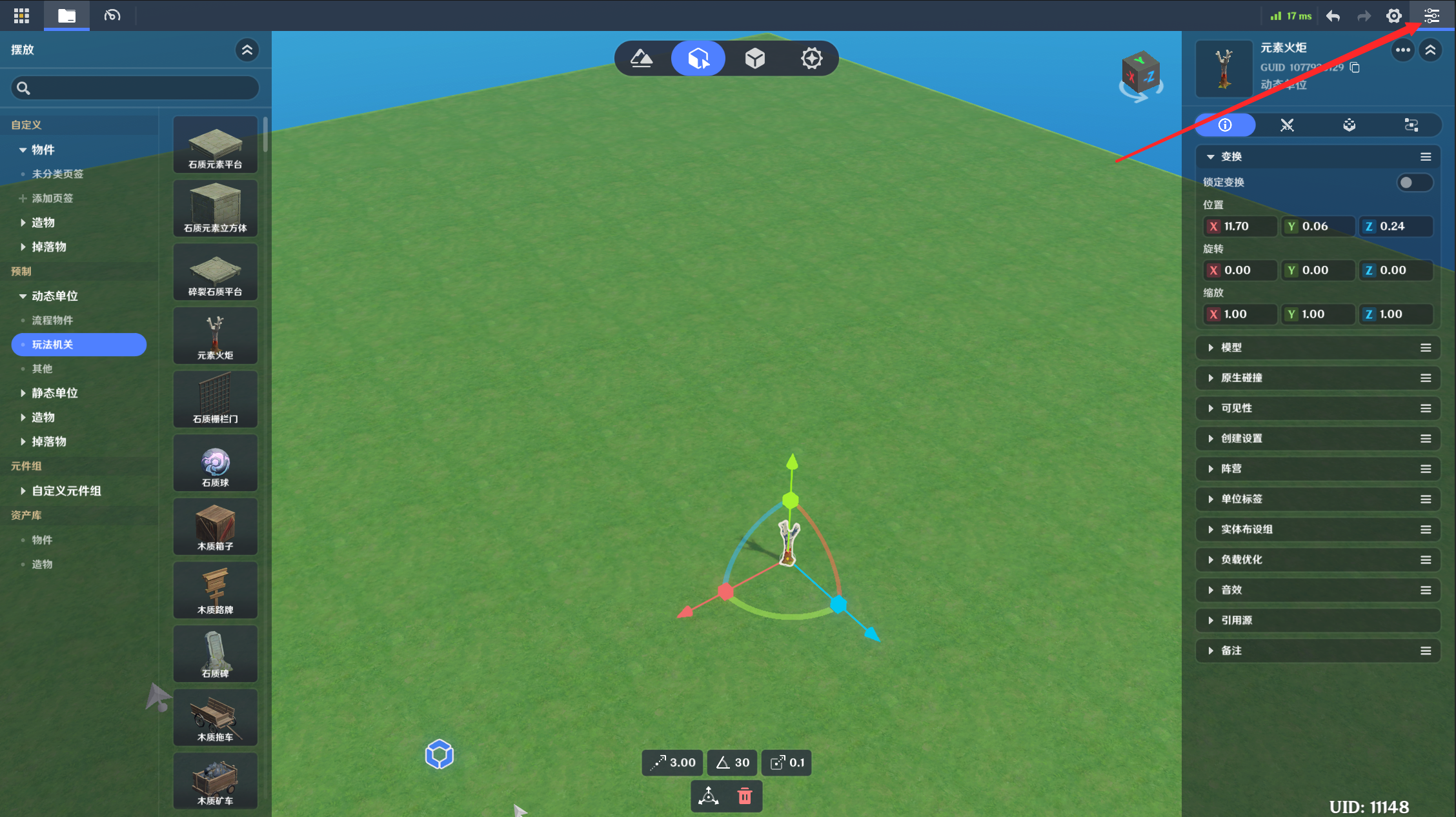Expand the 静态单位 tree node
This screenshot has height=817, width=1456.
pyautogui.click(x=23, y=393)
